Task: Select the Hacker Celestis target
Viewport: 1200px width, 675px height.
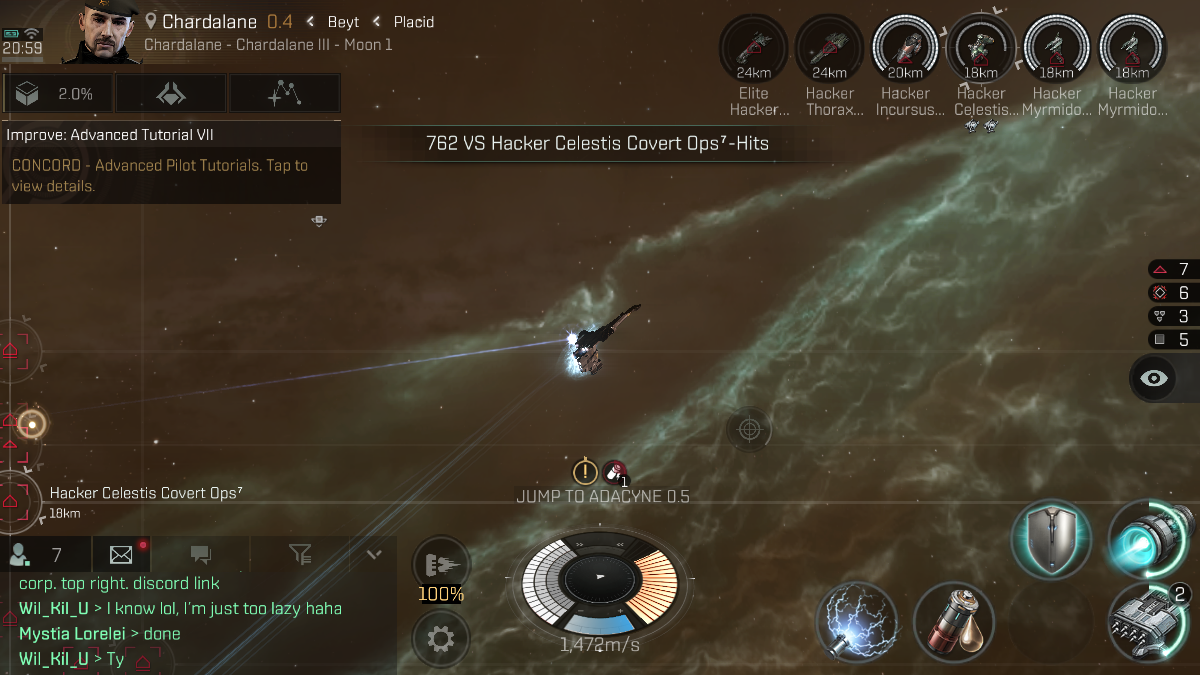Action: point(981,48)
